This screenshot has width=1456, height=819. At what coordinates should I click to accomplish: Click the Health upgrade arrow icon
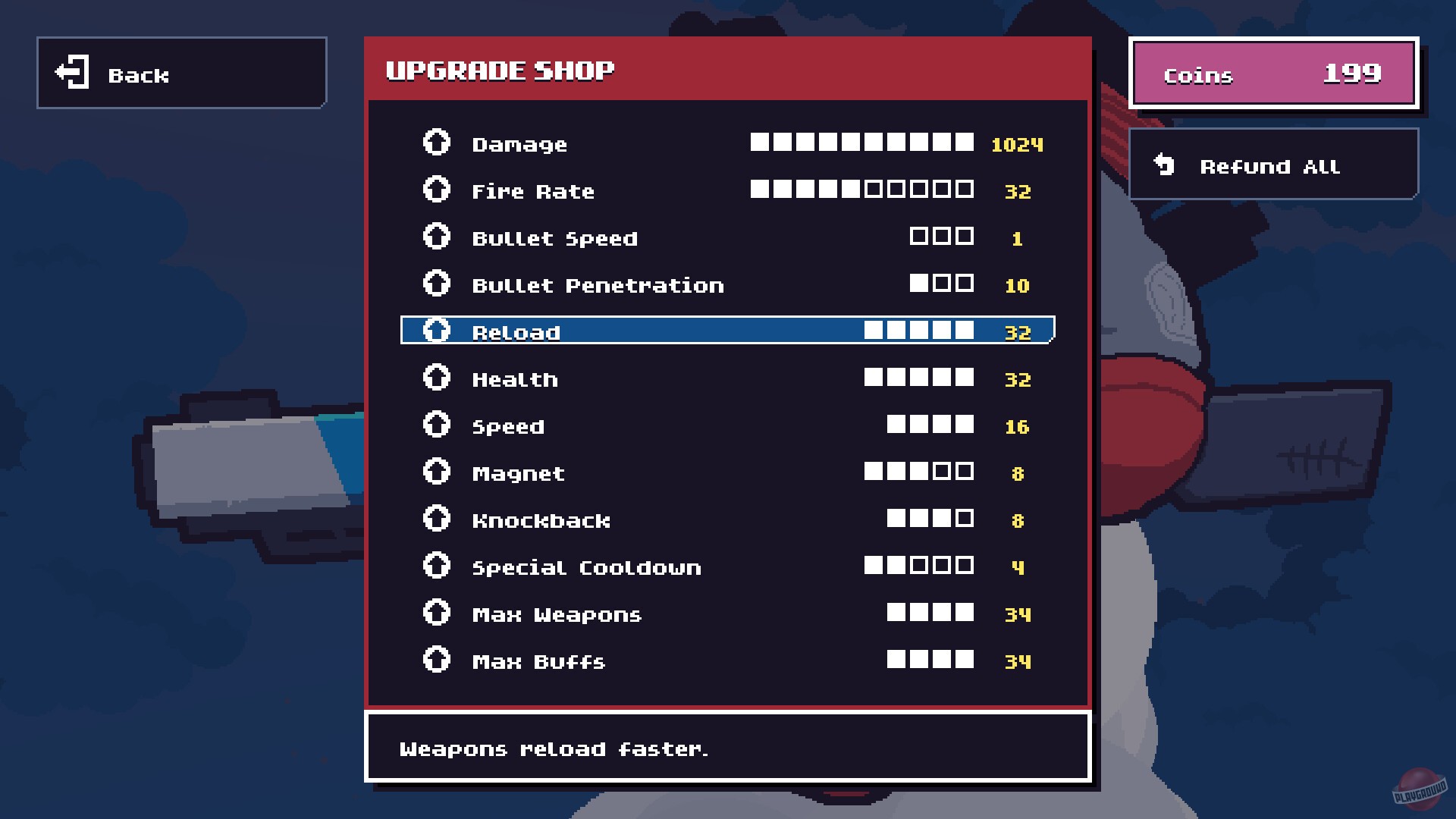pos(436,377)
